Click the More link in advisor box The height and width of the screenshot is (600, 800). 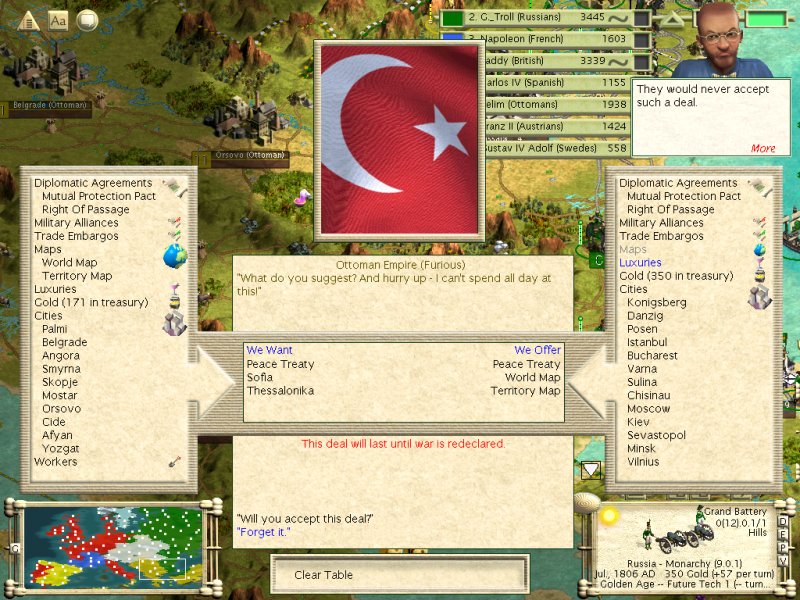coord(763,148)
